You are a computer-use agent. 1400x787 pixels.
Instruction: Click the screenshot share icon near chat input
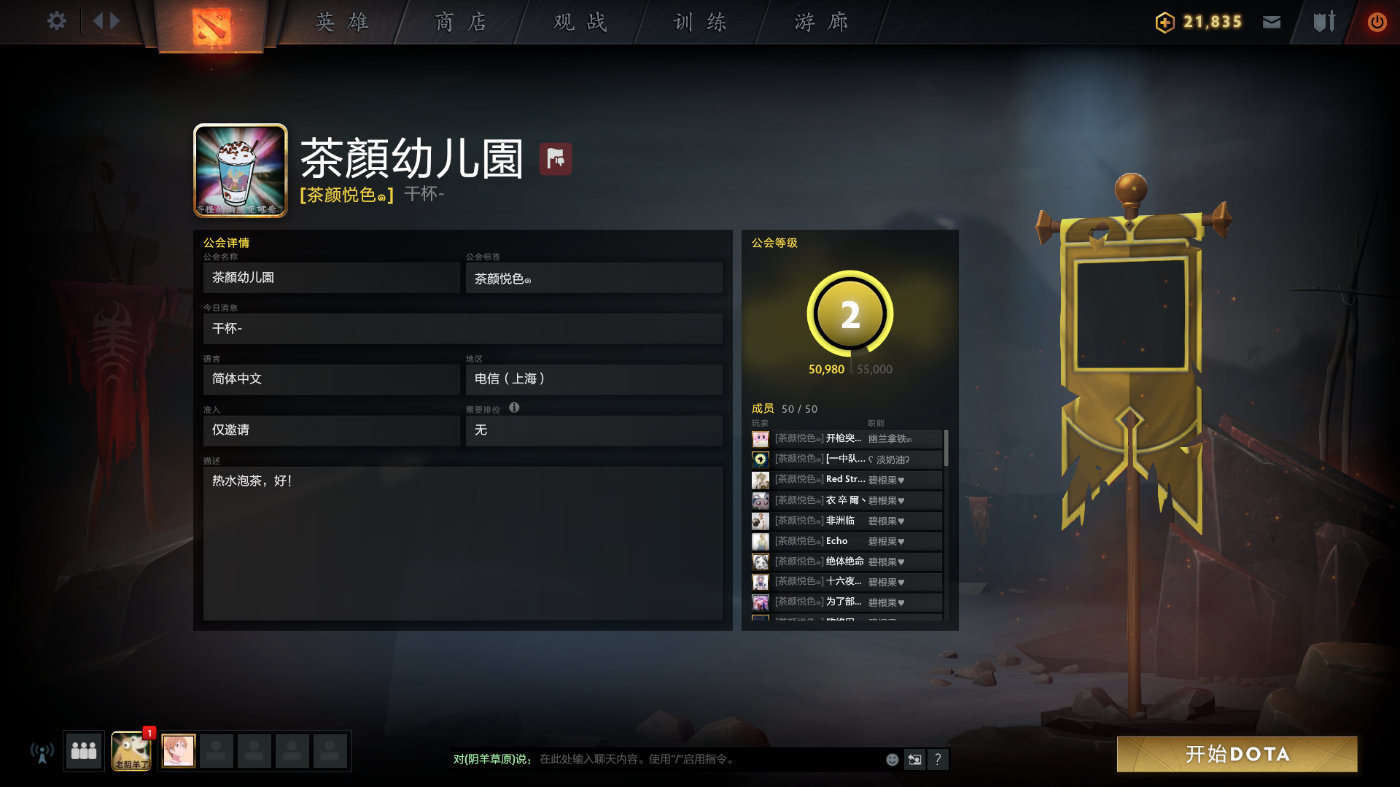913,759
